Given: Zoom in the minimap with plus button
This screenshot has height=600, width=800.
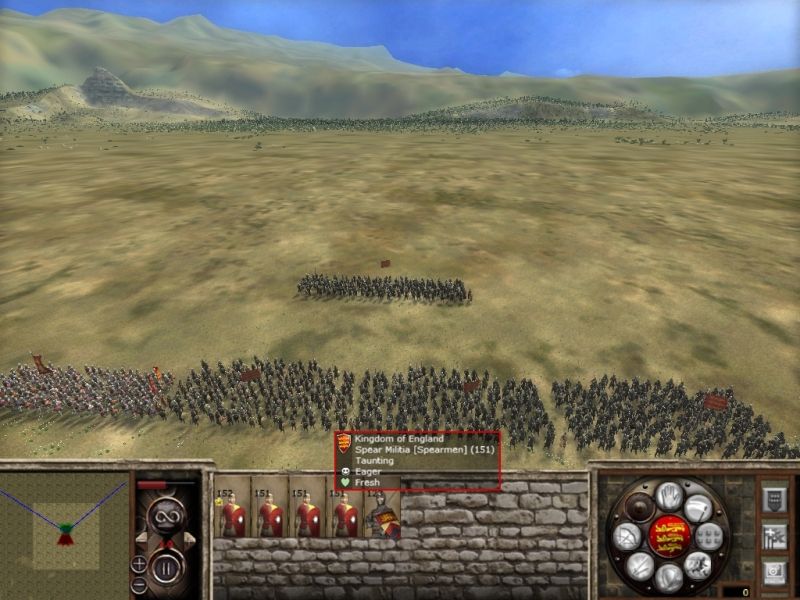Looking at the screenshot, I should tap(139, 565).
